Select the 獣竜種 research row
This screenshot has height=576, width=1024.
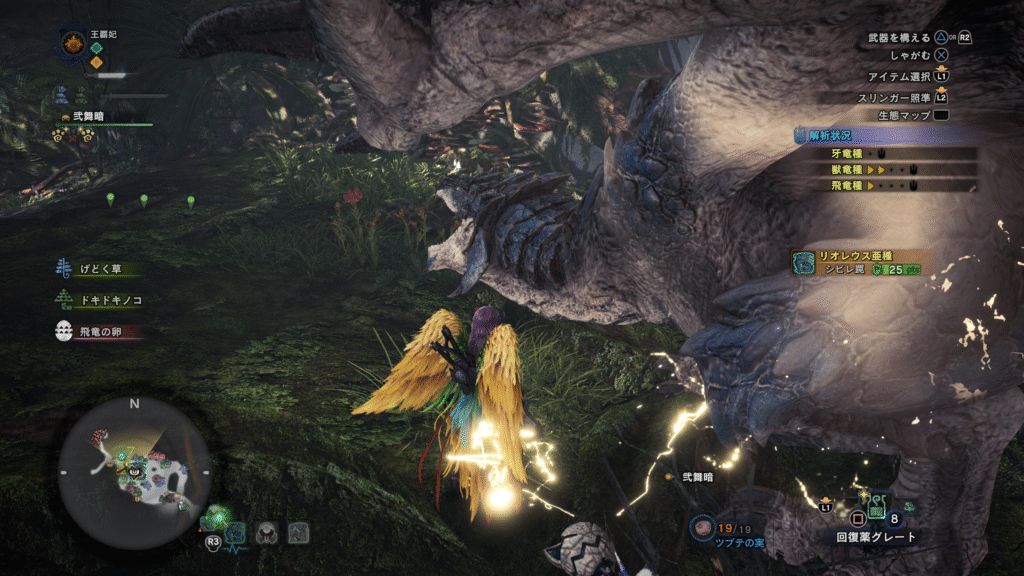click(x=886, y=170)
